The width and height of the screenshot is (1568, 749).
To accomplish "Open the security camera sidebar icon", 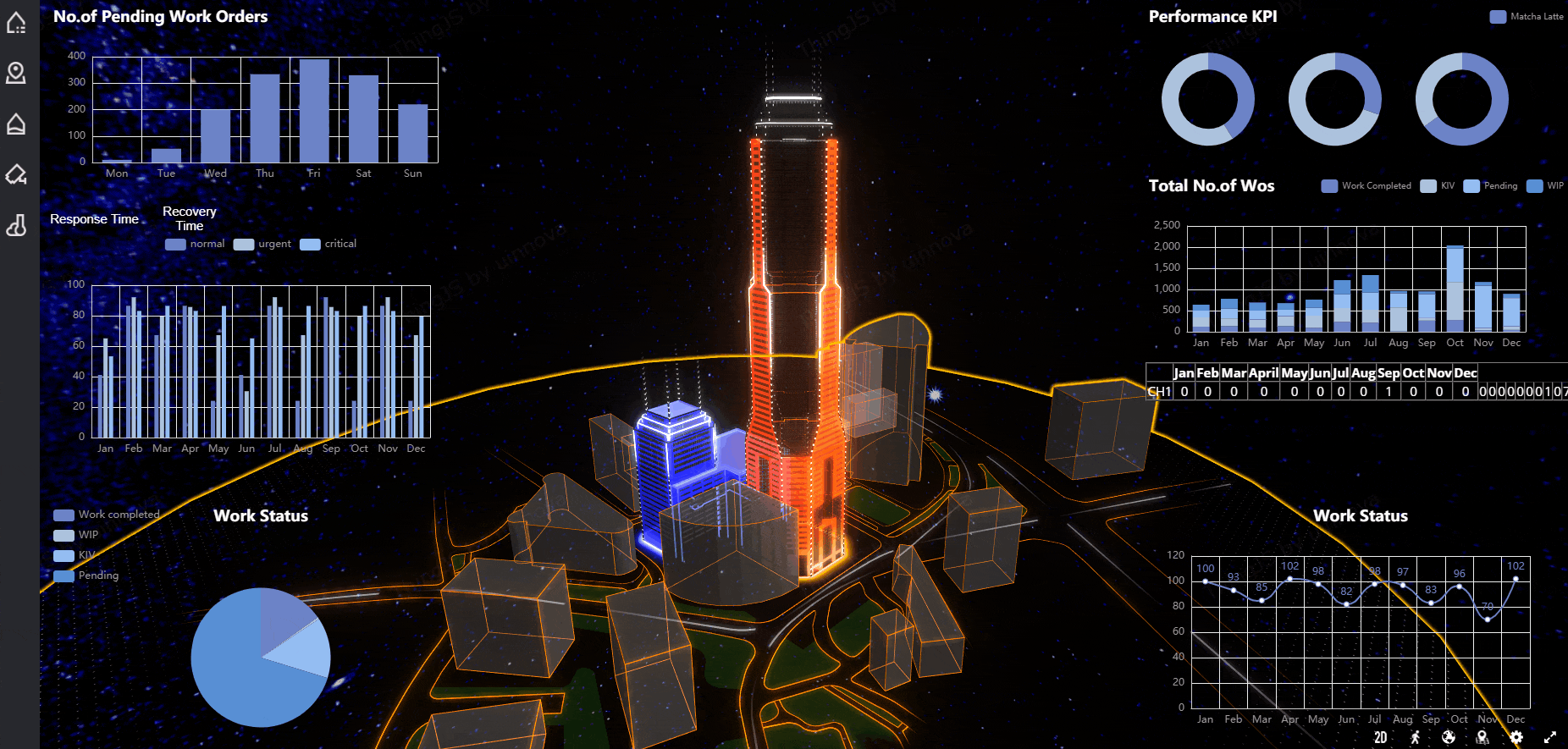I will [16, 175].
